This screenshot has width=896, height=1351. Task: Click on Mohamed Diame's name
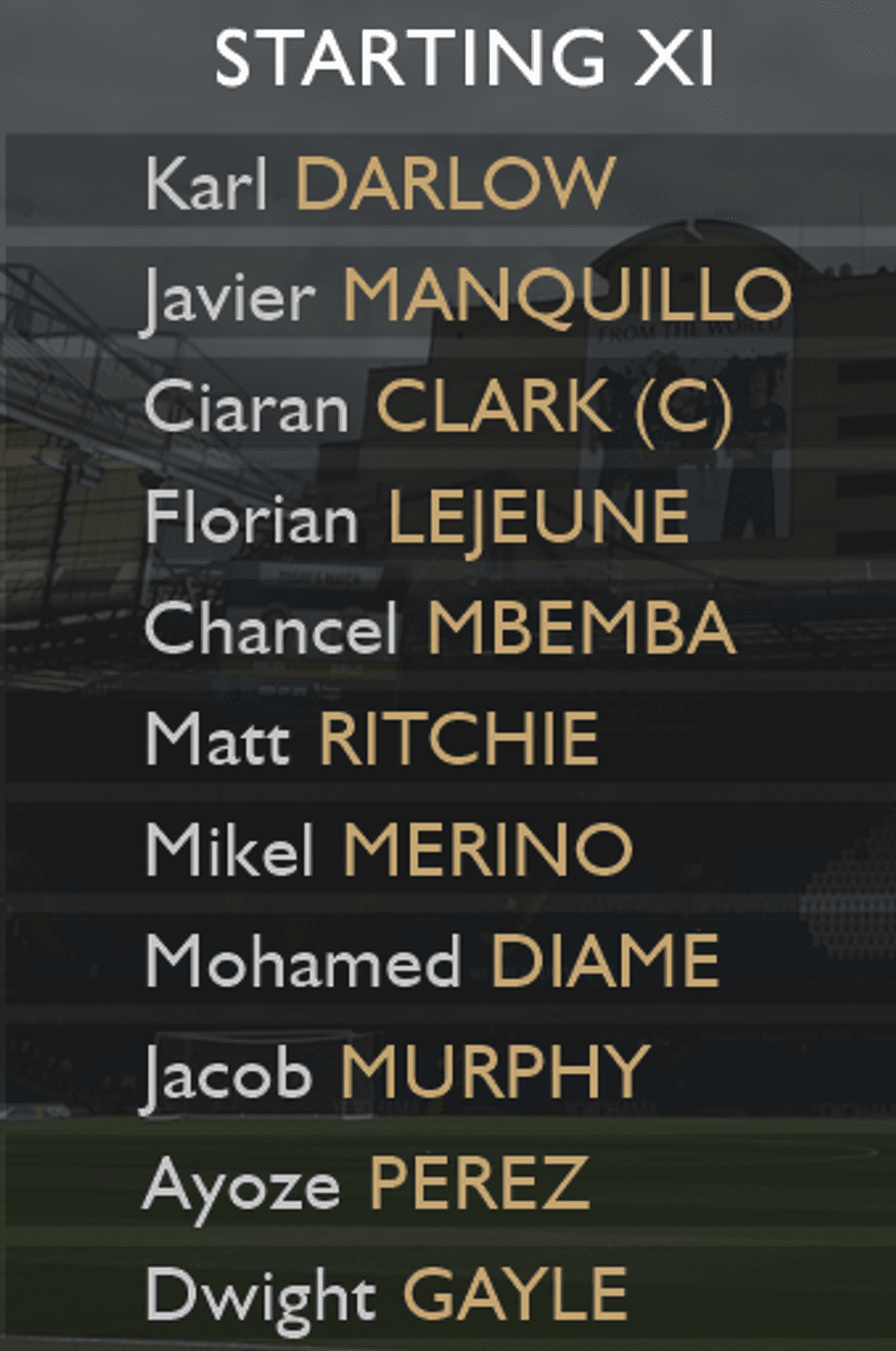432,961
